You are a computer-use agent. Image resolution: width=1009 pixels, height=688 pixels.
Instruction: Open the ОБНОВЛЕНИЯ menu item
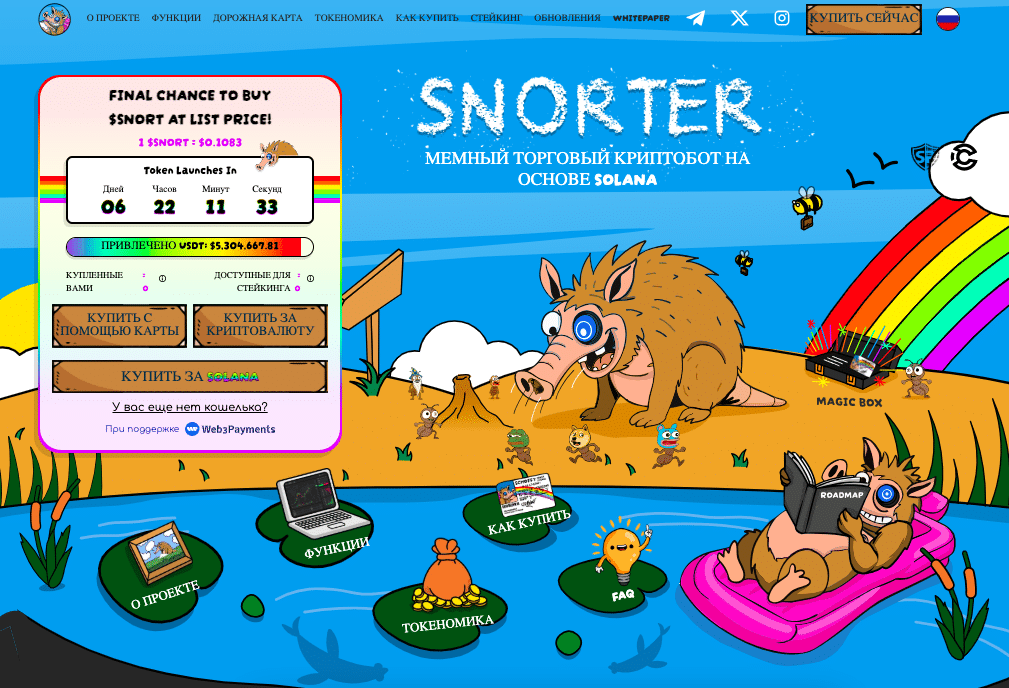(x=567, y=18)
